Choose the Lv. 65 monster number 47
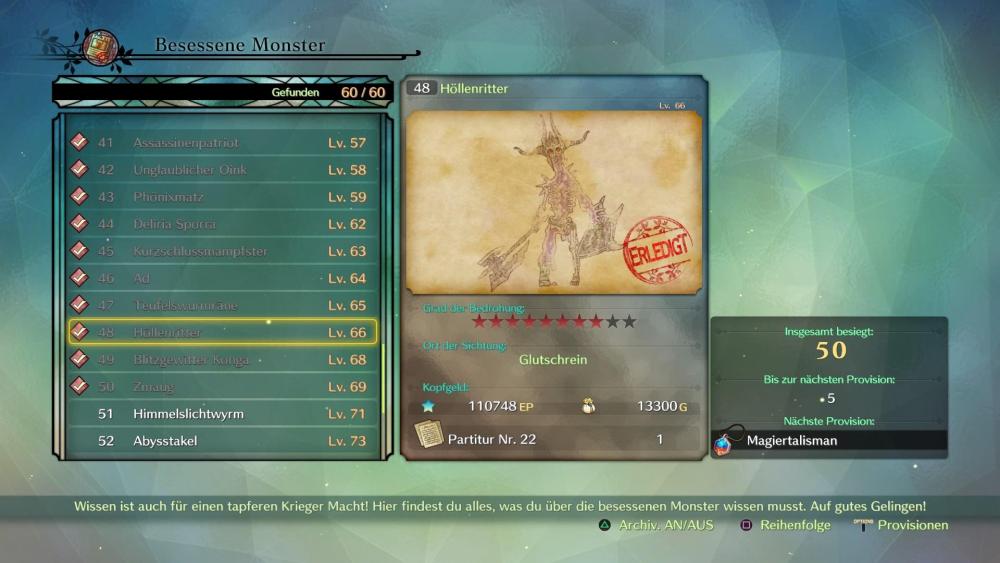1000x563 pixels. 222,305
